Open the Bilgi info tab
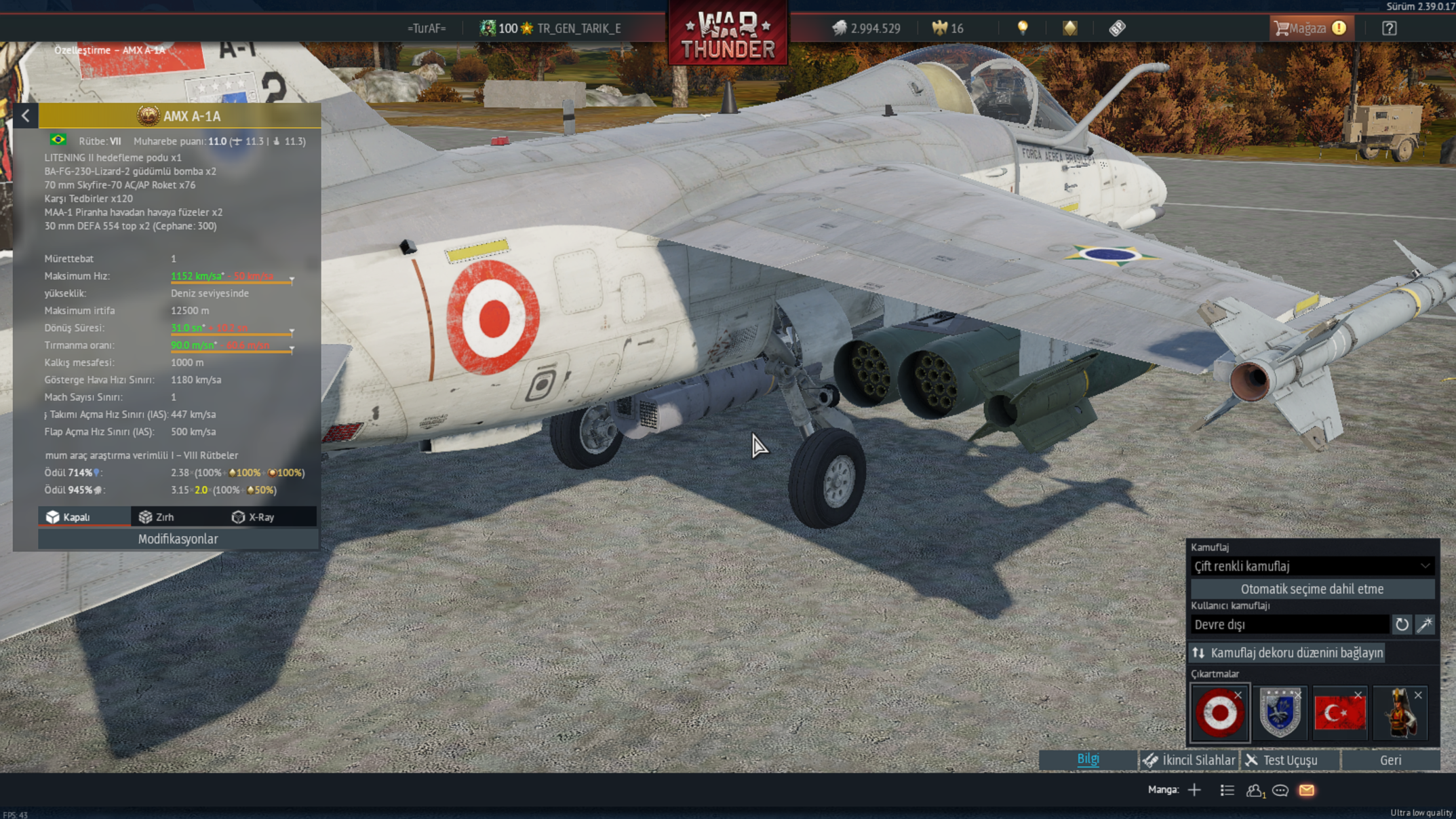1456x819 pixels. [x=1088, y=759]
